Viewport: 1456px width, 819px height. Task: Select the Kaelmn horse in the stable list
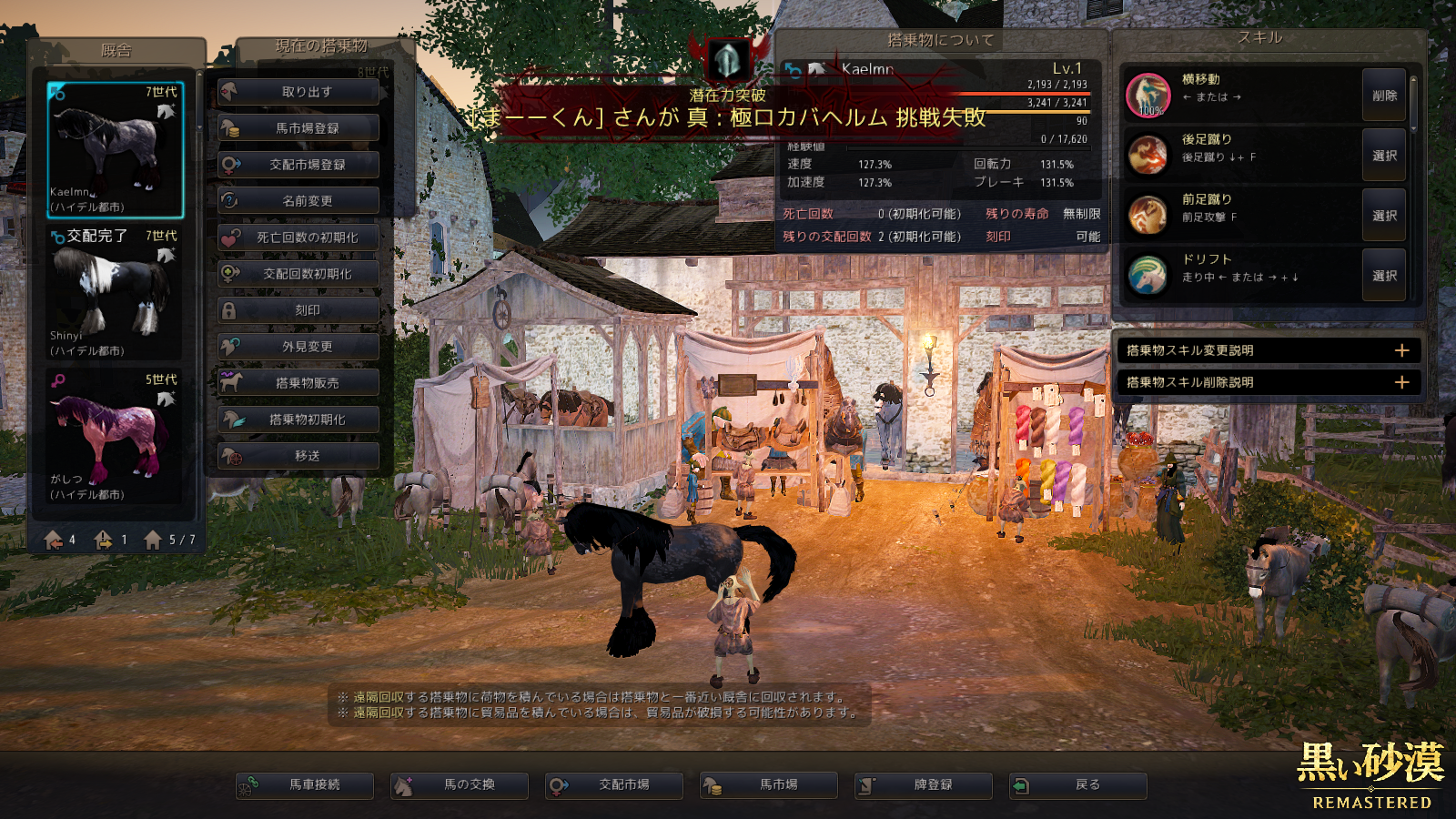pyautogui.click(x=115, y=150)
